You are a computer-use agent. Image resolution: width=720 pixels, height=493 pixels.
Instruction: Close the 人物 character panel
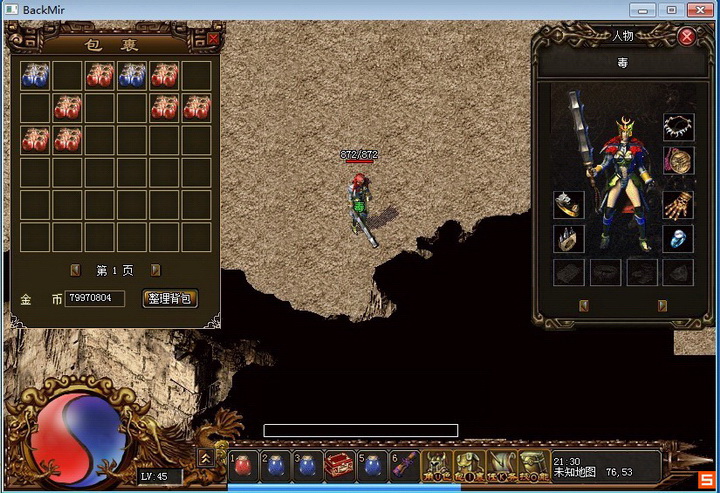pos(687,37)
